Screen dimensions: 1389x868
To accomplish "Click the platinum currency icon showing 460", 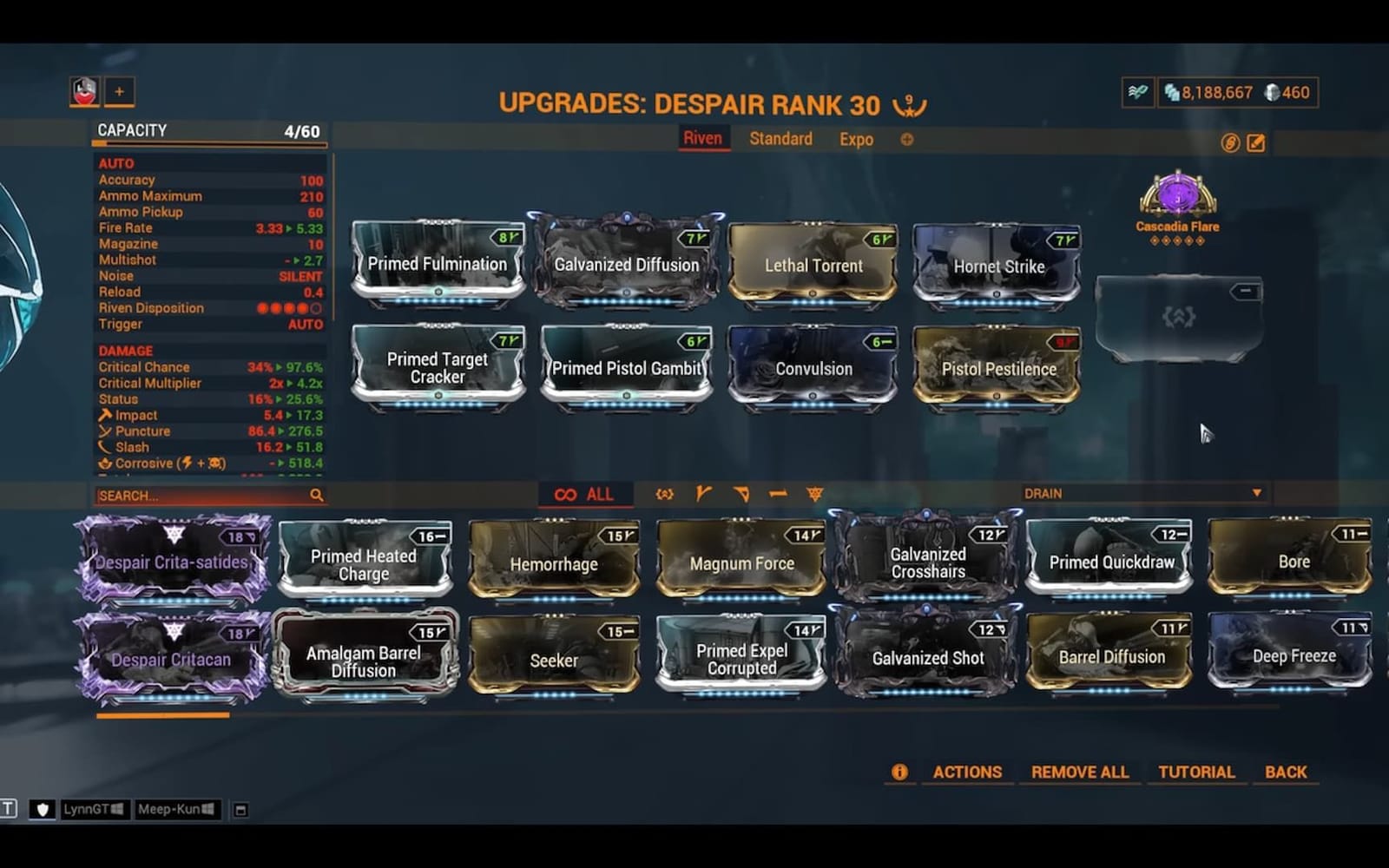I will pos(1271,93).
